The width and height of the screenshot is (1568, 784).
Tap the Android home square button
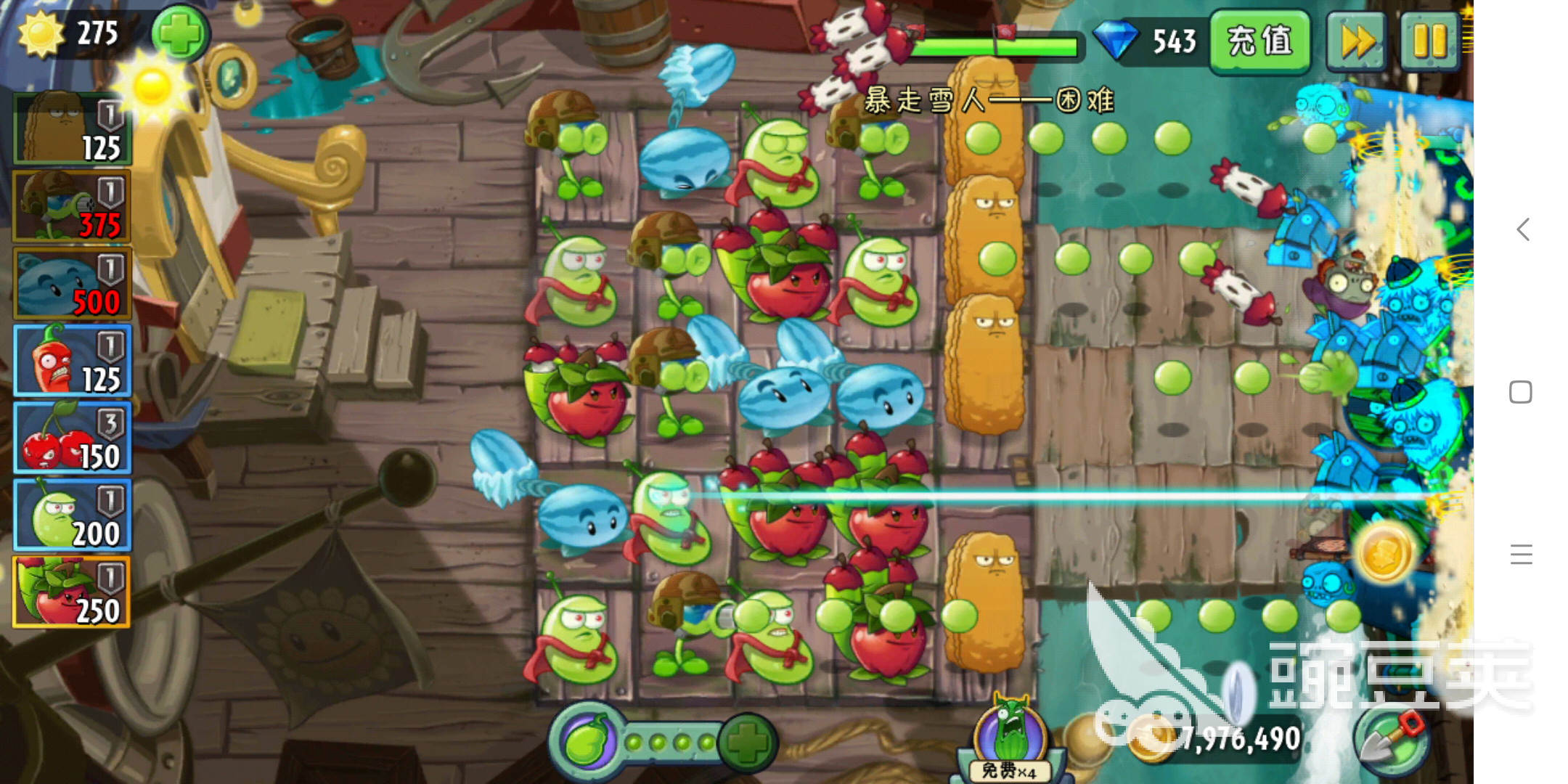pyautogui.click(x=1521, y=392)
